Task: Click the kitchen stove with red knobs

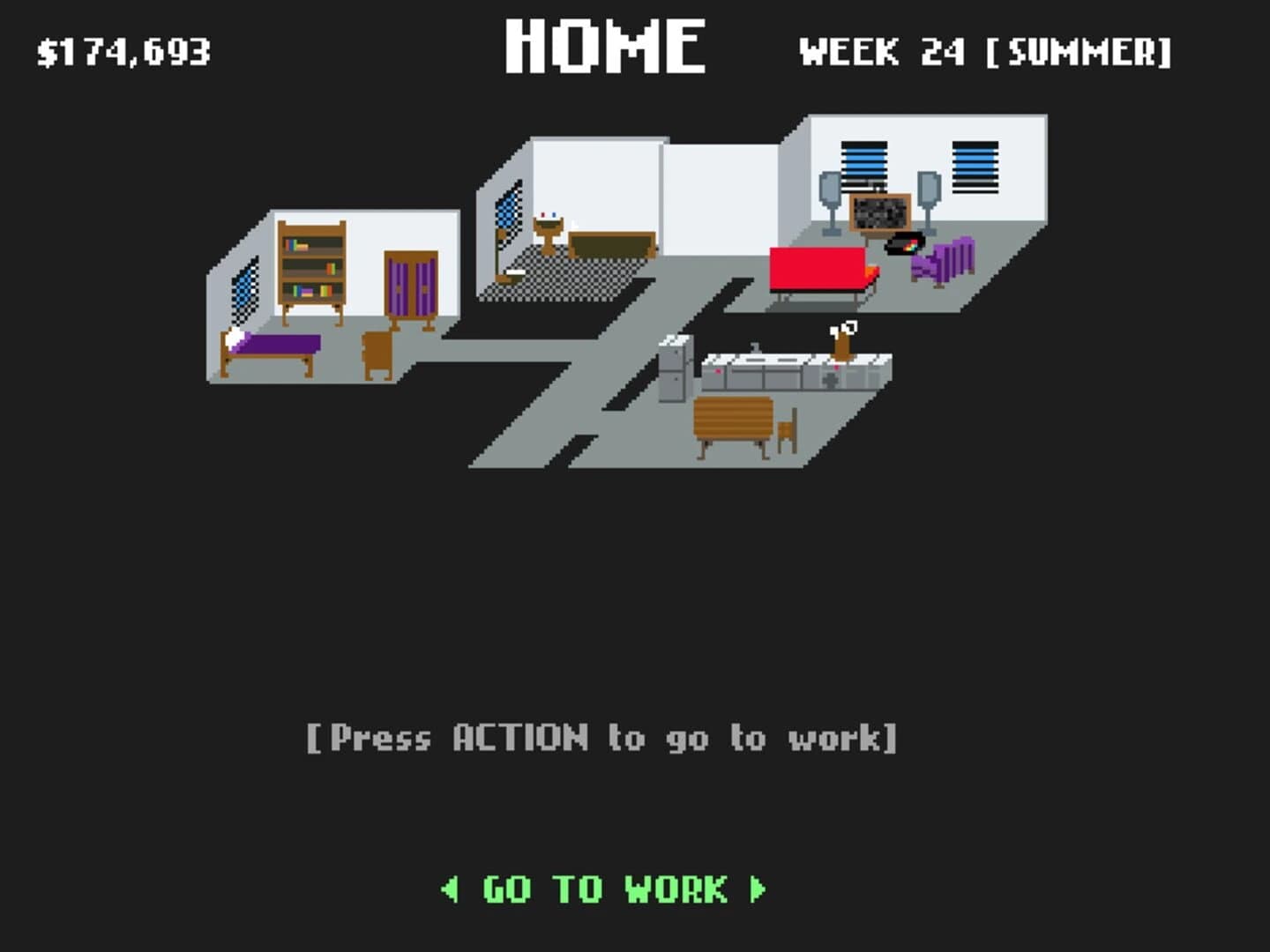Action: (x=829, y=375)
